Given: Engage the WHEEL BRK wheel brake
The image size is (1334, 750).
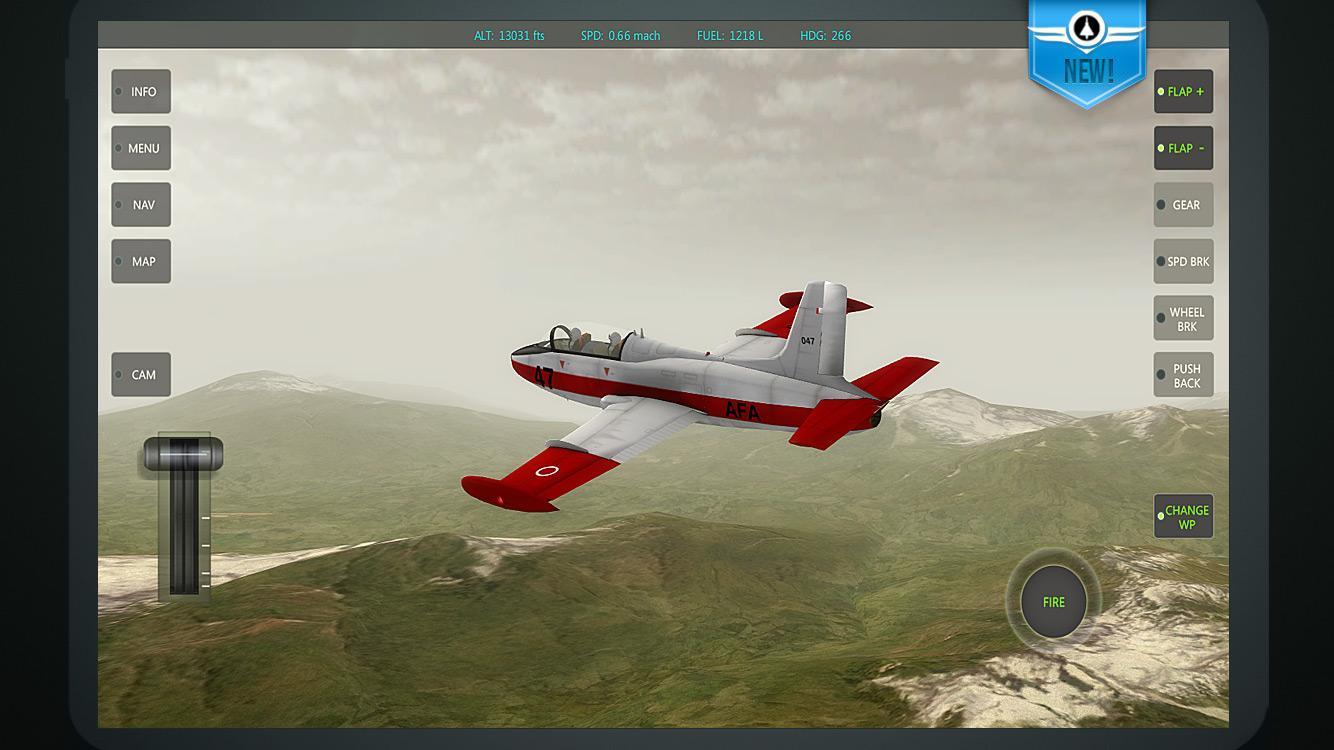Looking at the screenshot, I should pos(1183,317).
